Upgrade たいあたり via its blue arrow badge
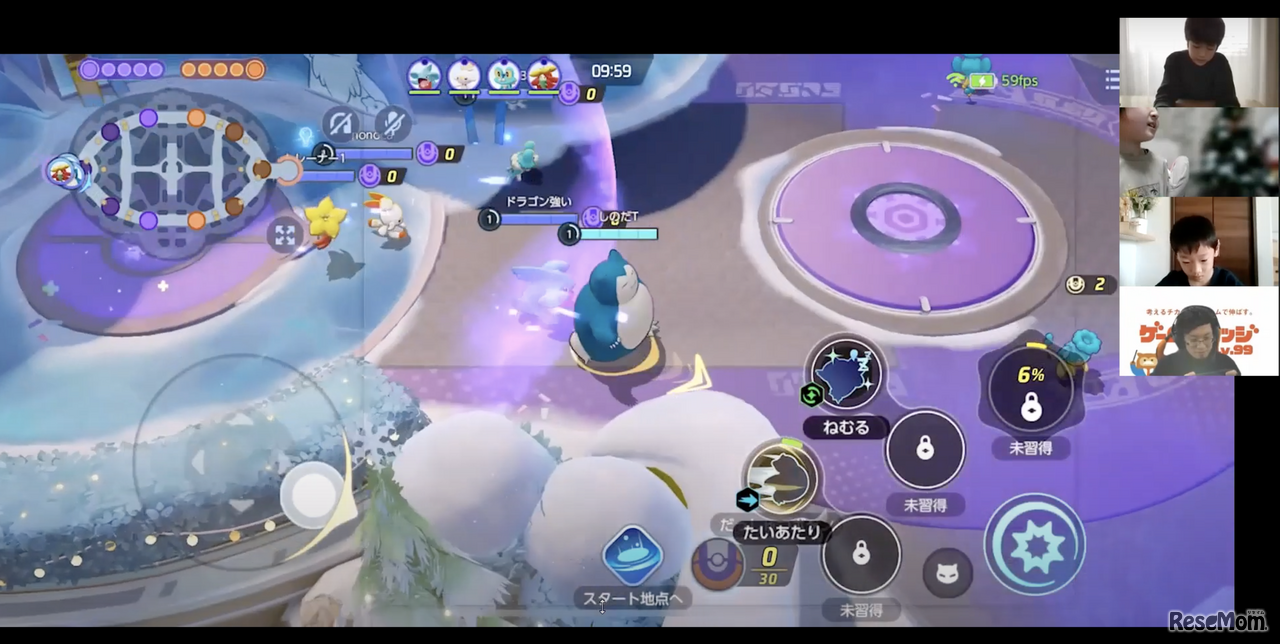Viewport: 1280px width, 644px height. (747, 500)
